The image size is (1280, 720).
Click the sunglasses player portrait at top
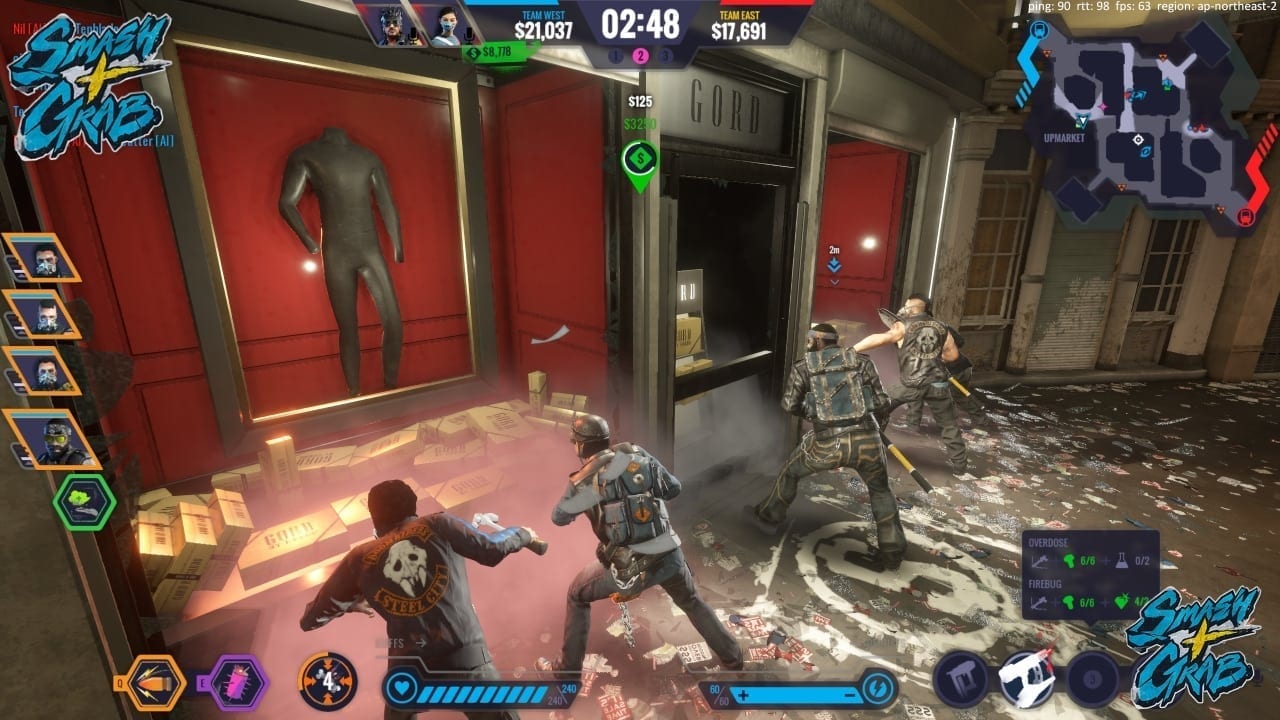(x=391, y=25)
